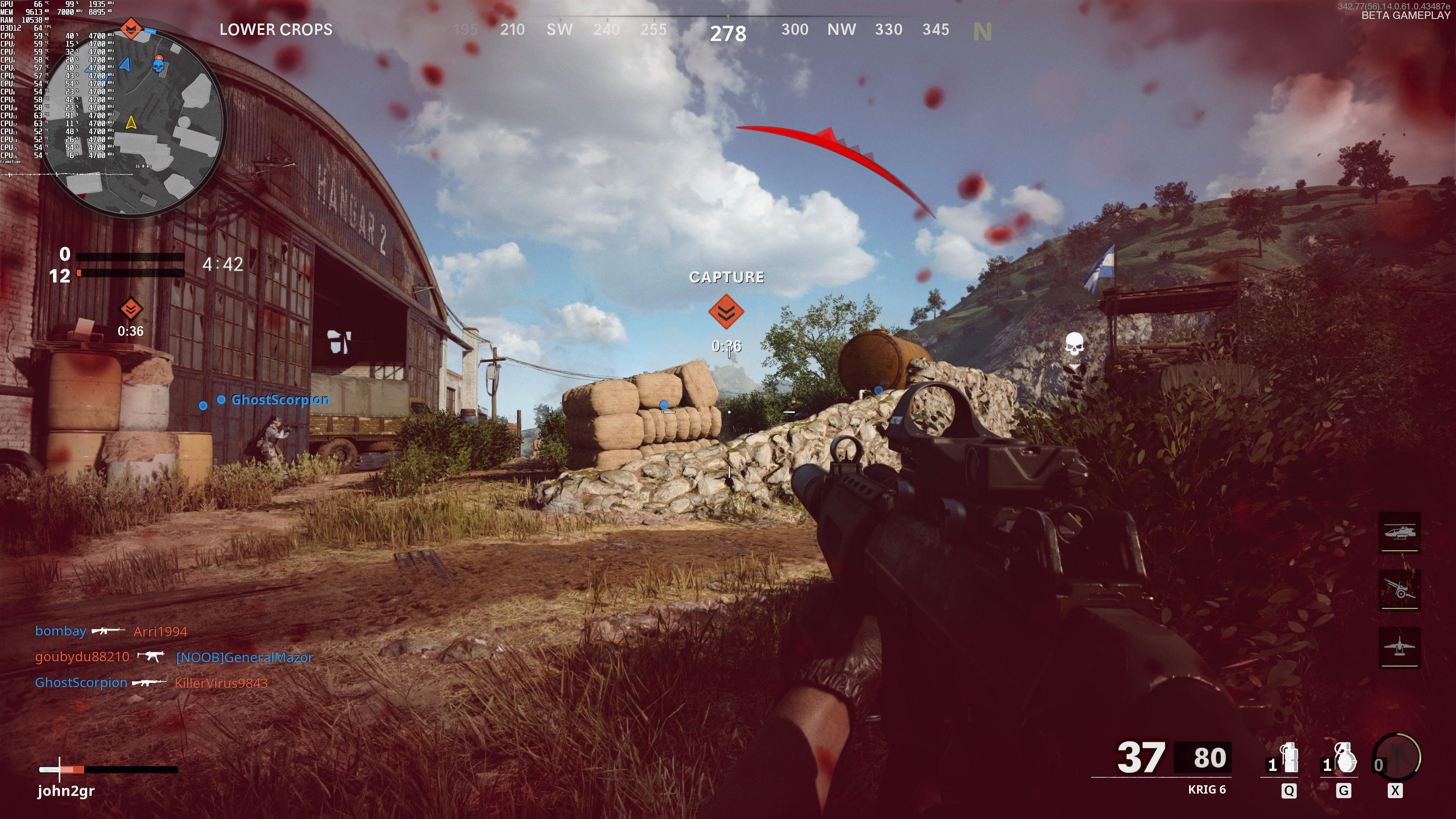Select the GhostScorpion teammate name tag
The width and height of the screenshot is (1456, 819).
(280, 400)
